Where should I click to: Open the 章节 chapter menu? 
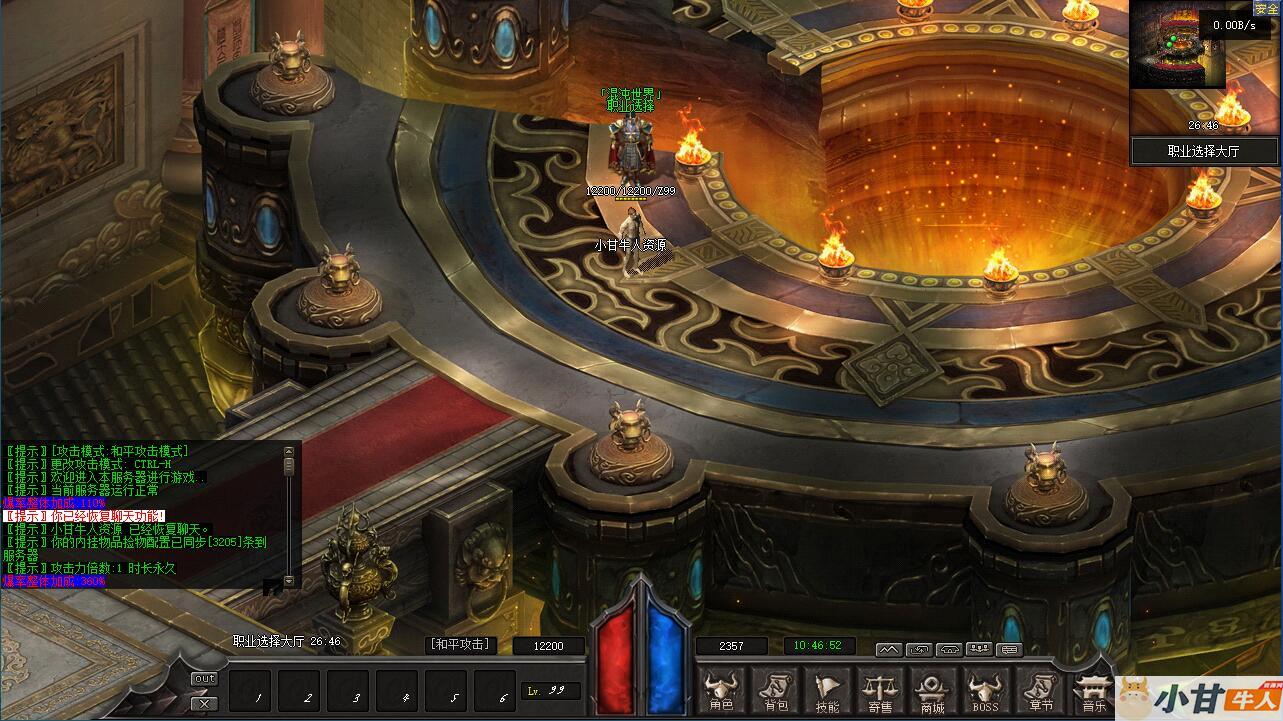point(1039,691)
